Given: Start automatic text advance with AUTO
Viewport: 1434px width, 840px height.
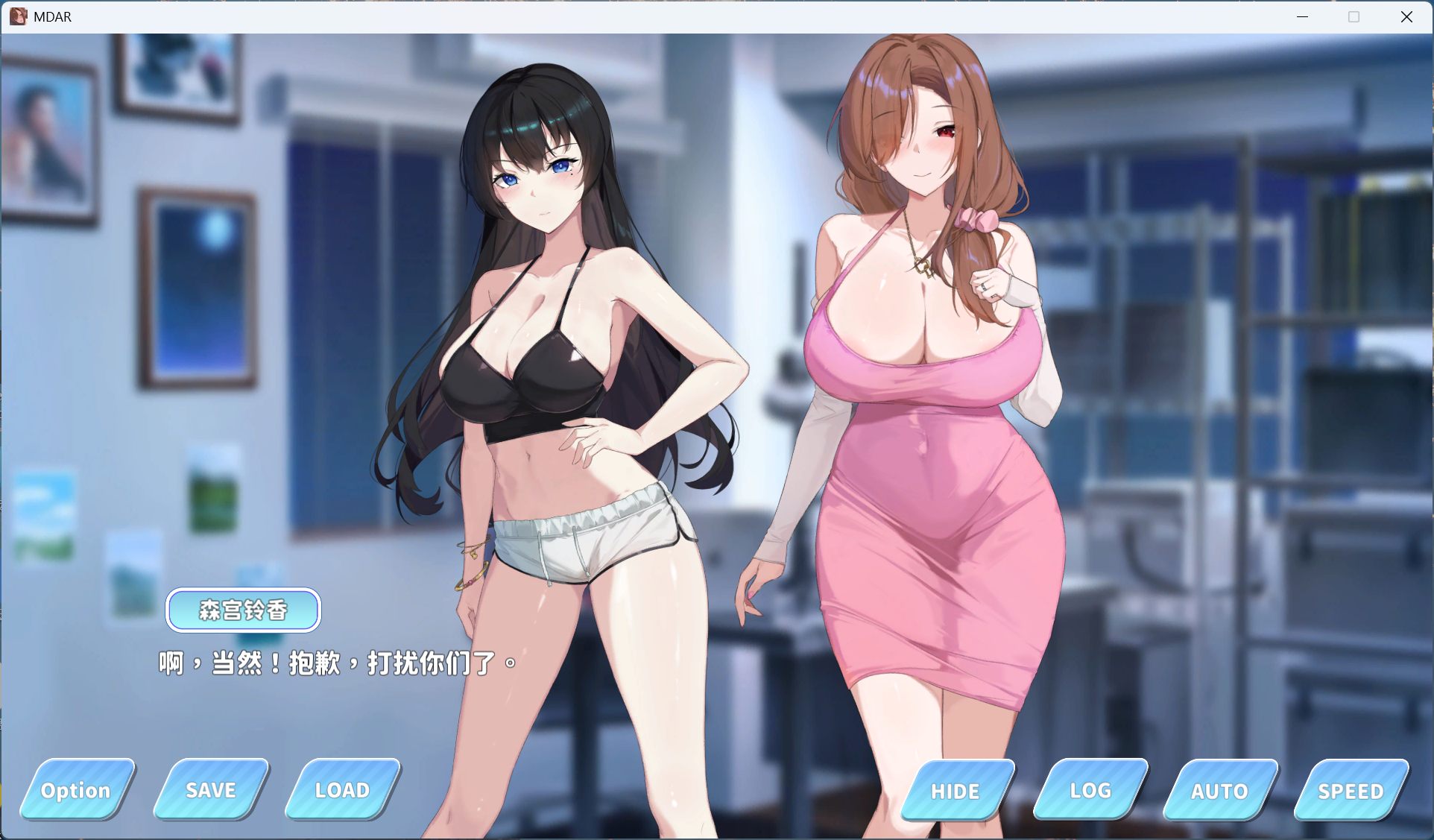Looking at the screenshot, I should pos(1220,792).
